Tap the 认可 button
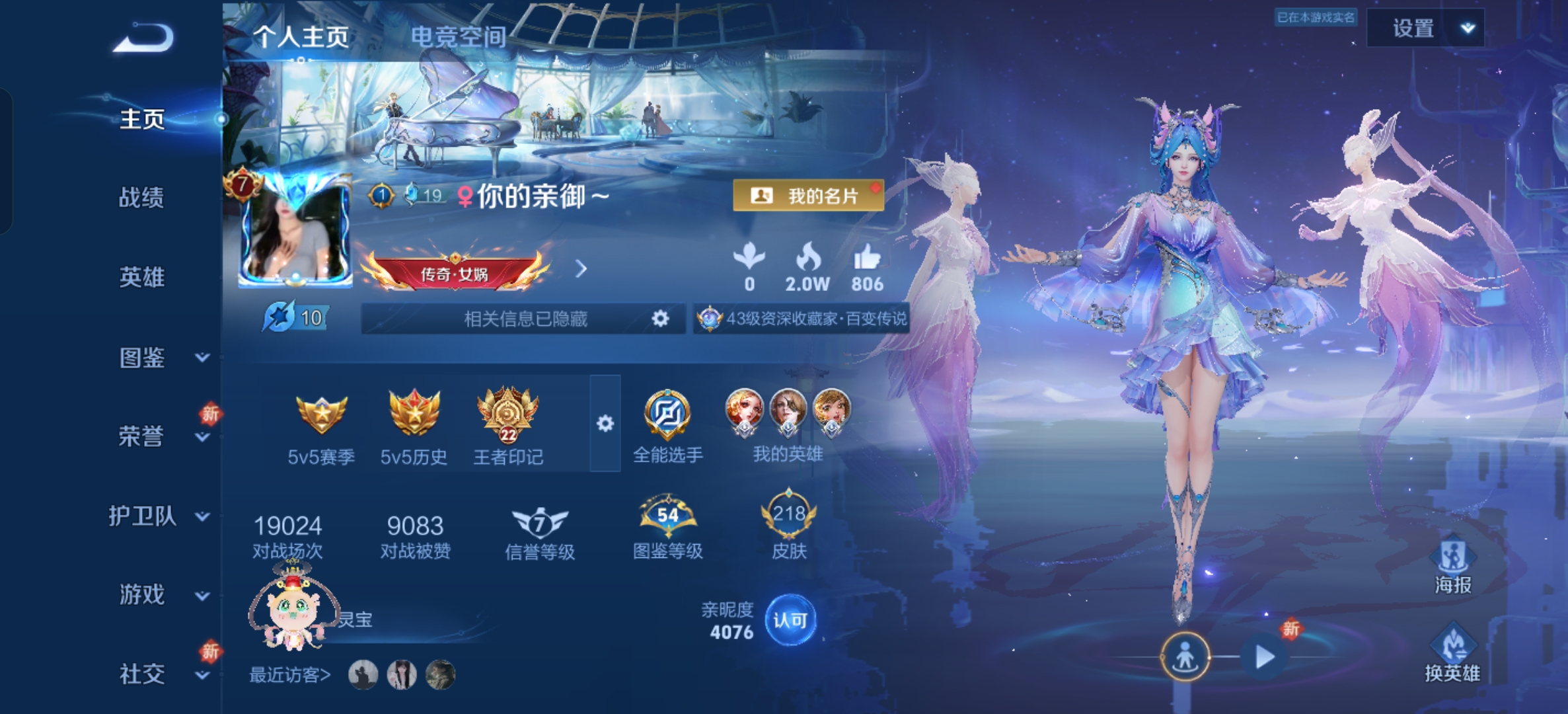The width and height of the screenshot is (1568, 714). [790, 620]
